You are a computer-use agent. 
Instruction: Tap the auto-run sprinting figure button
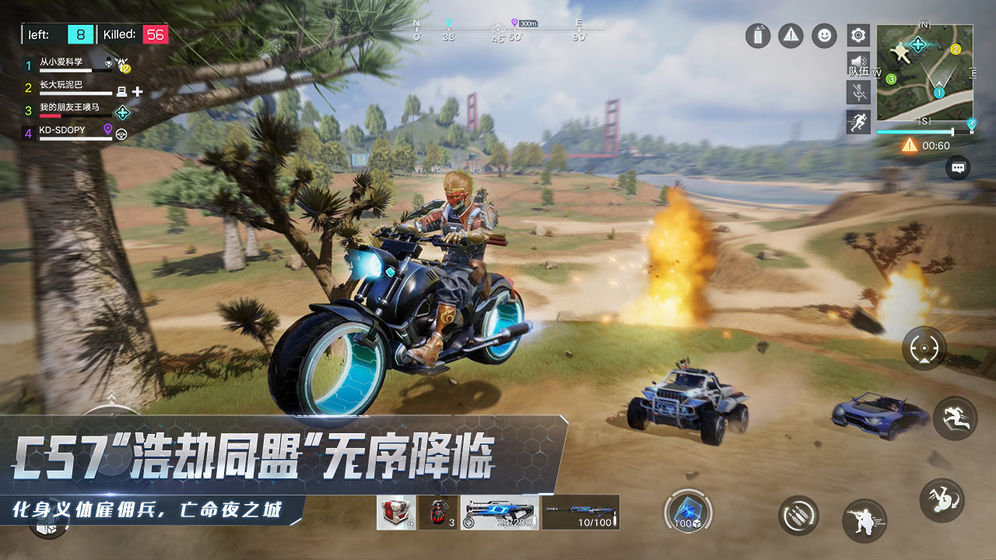(858, 122)
